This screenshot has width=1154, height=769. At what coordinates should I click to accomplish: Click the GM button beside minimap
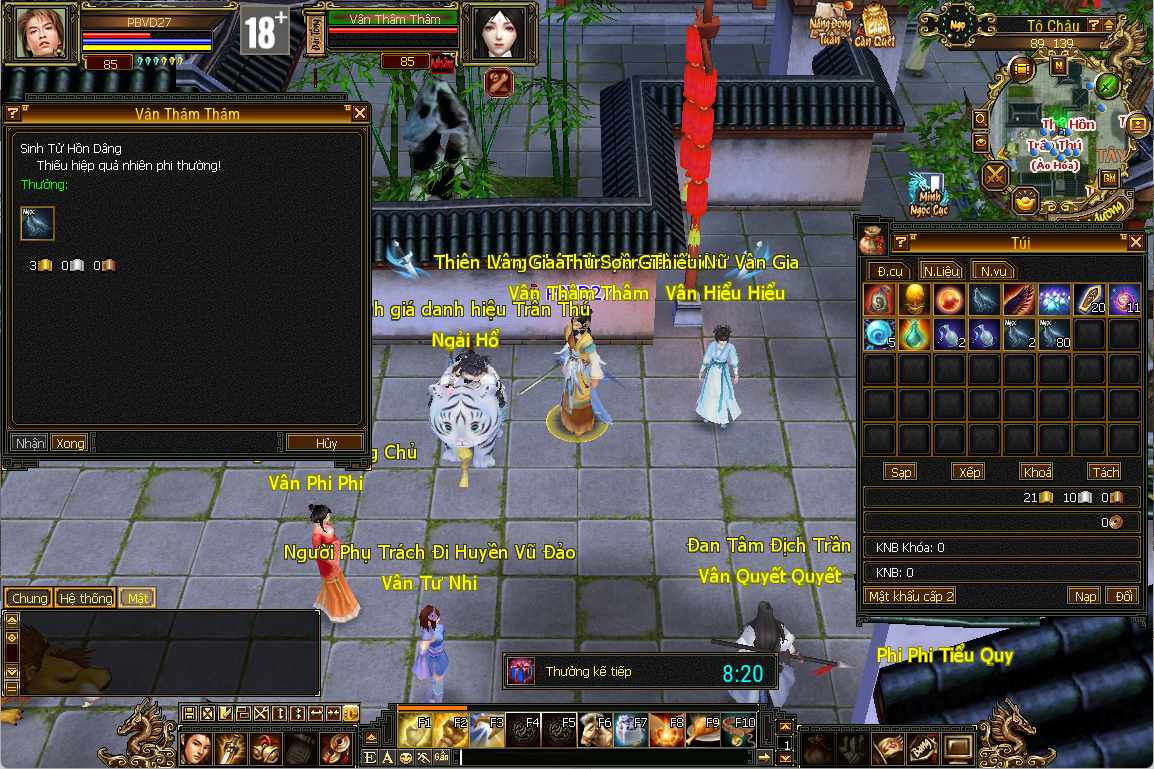tap(1108, 178)
